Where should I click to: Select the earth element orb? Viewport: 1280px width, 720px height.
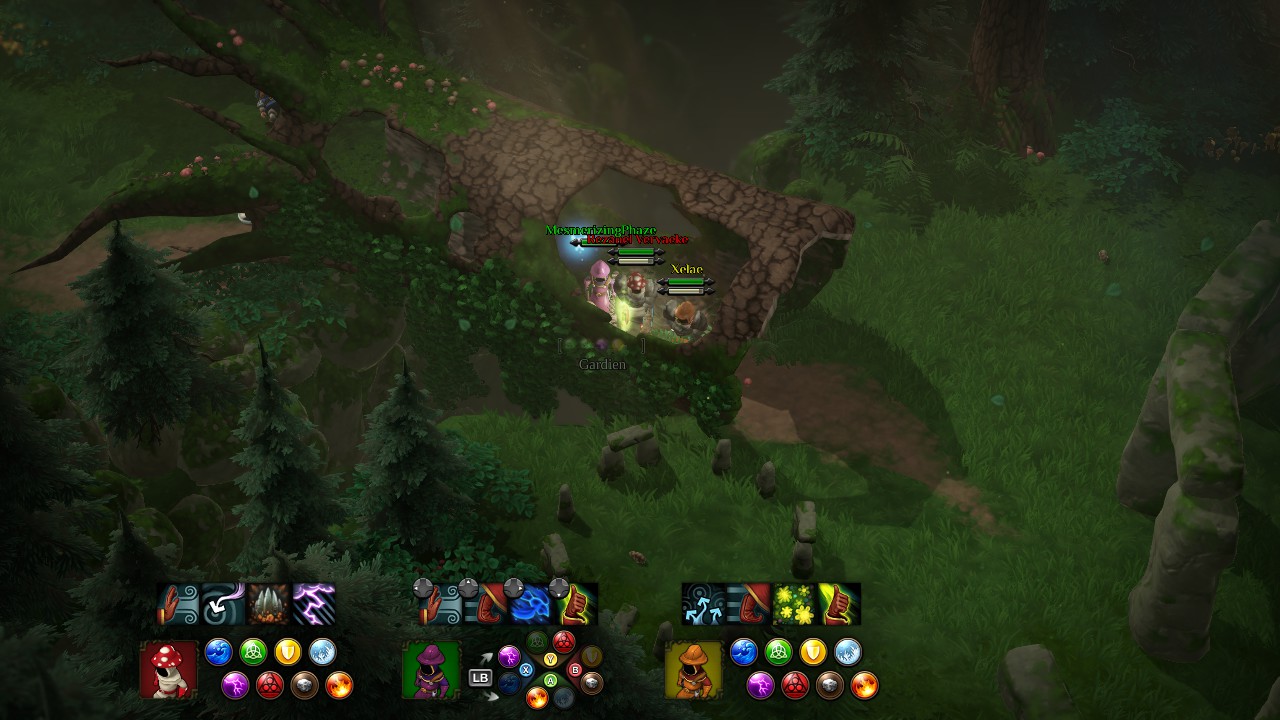(304, 686)
